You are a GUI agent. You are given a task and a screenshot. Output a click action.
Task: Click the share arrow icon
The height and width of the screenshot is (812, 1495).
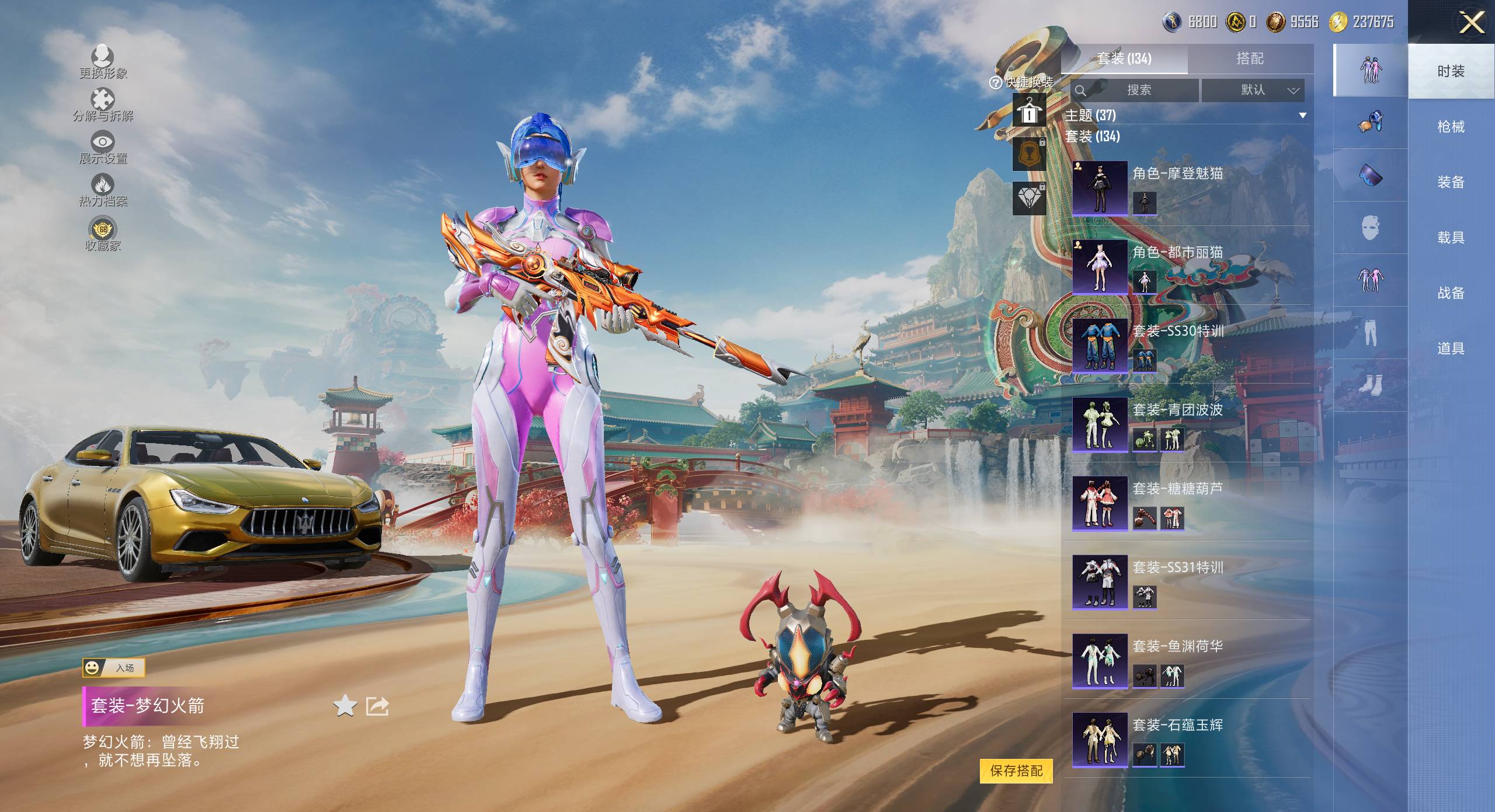tap(377, 706)
